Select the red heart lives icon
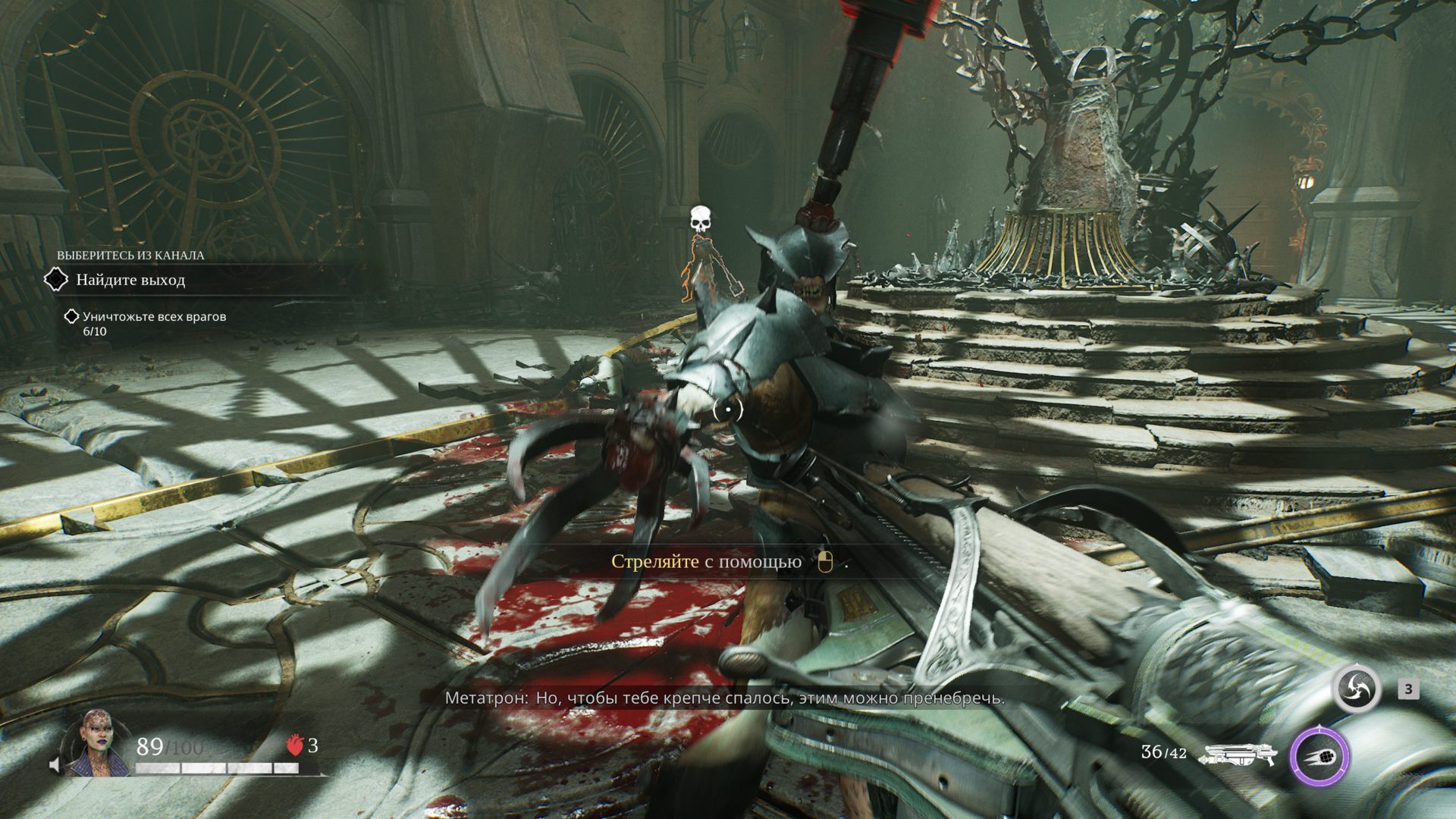 point(295,746)
